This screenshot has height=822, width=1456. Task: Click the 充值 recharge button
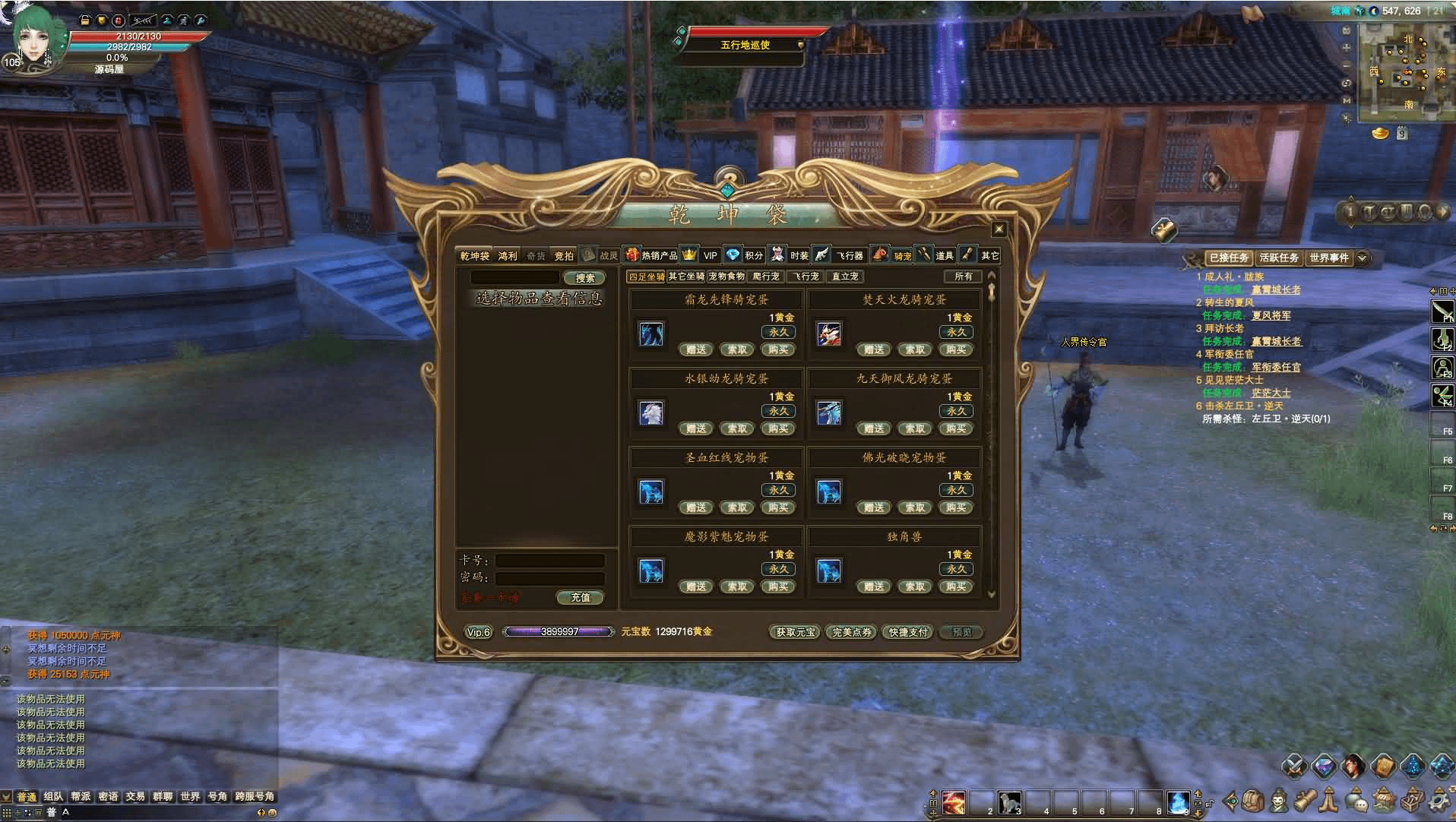[x=580, y=598]
